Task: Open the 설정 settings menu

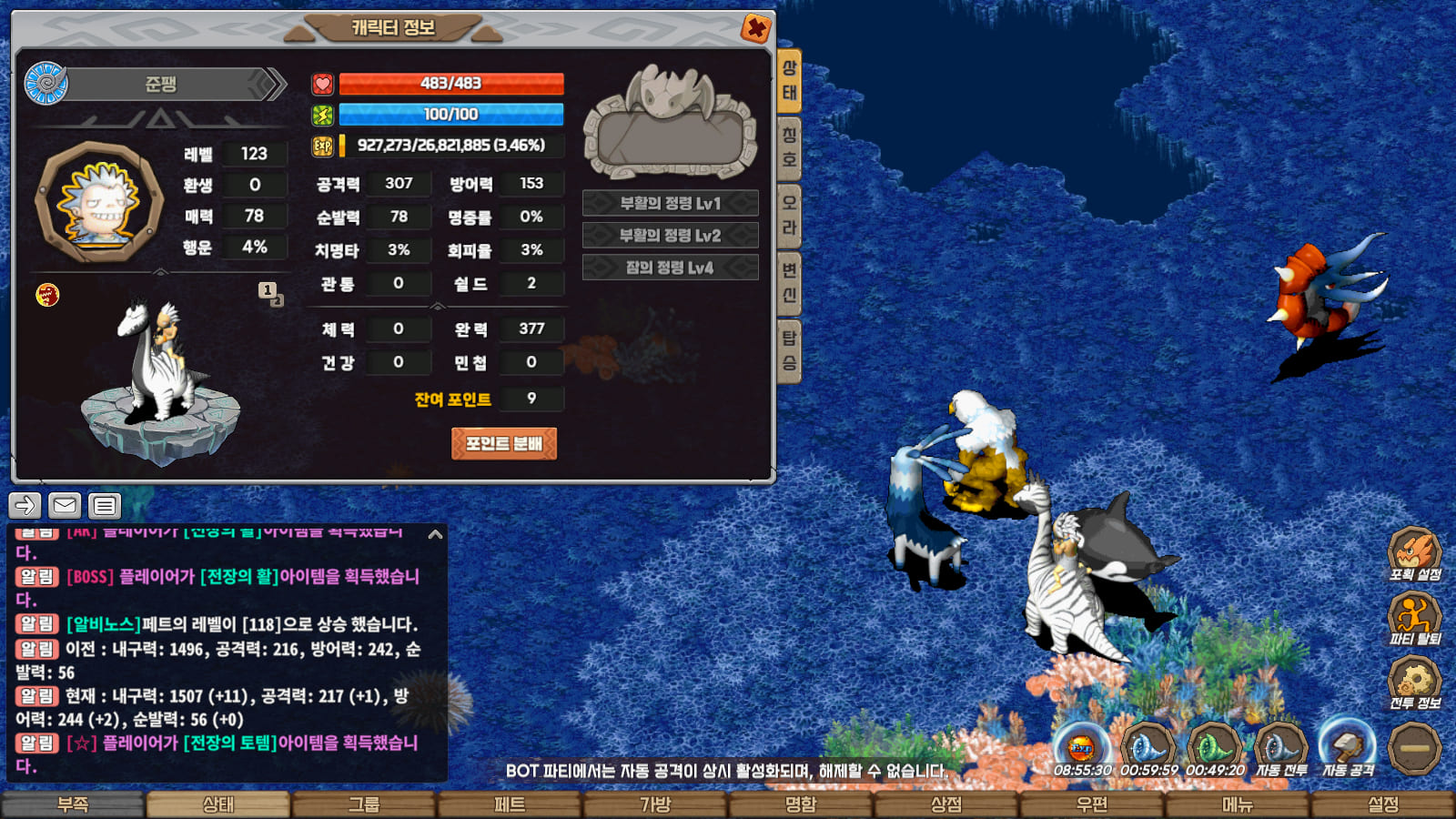Action: click(x=1383, y=805)
